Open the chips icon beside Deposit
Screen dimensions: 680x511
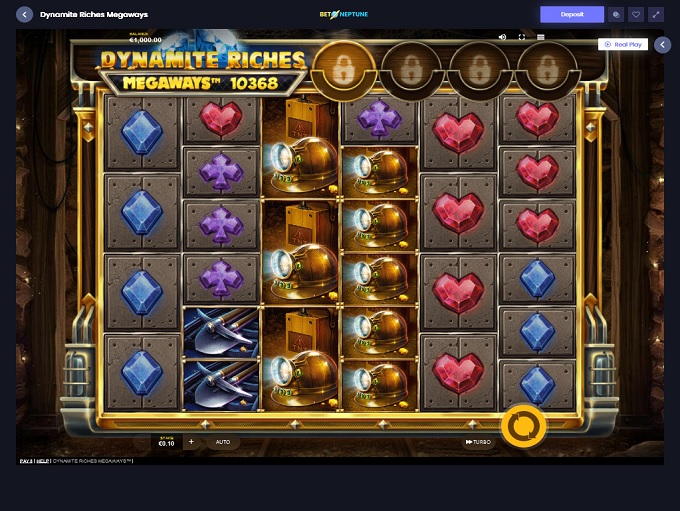coord(616,15)
